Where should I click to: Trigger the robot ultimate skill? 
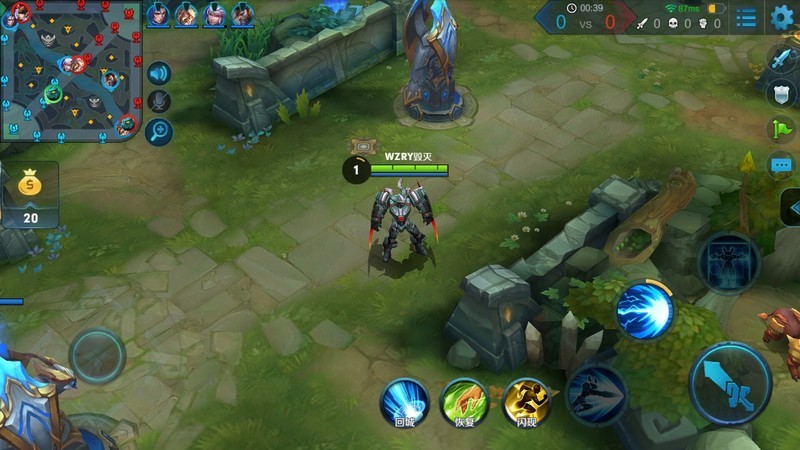729,262
